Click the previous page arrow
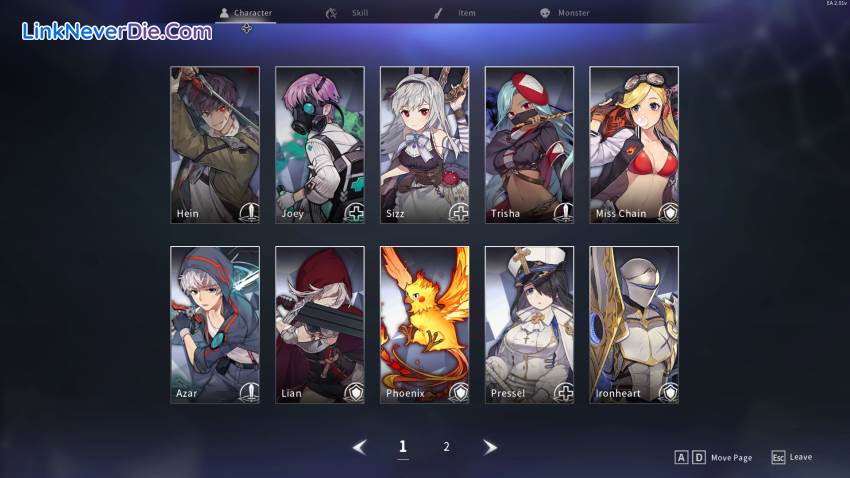 pyautogui.click(x=360, y=447)
